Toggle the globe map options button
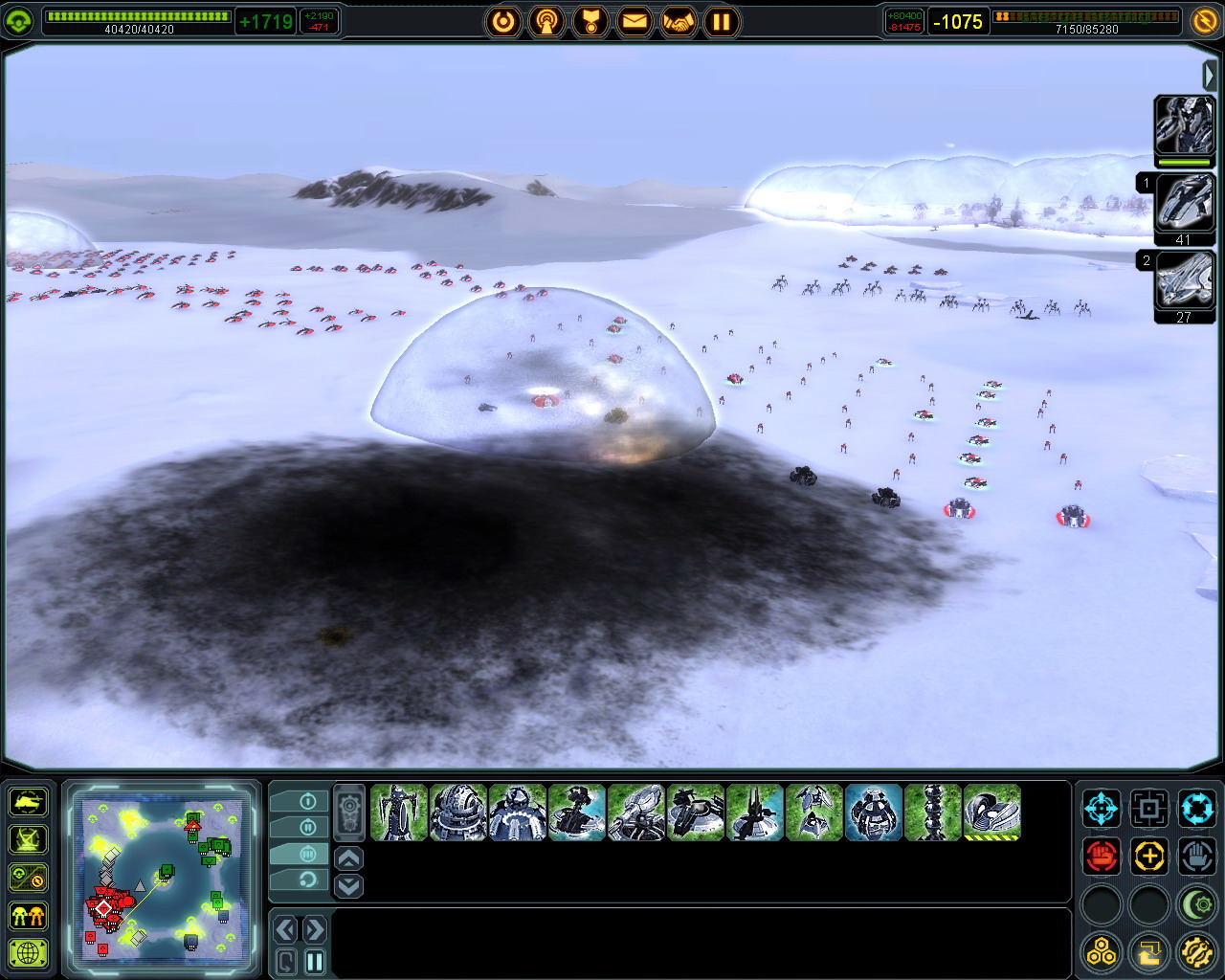This screenshot has height=980, width=1225. coord(29,952)
